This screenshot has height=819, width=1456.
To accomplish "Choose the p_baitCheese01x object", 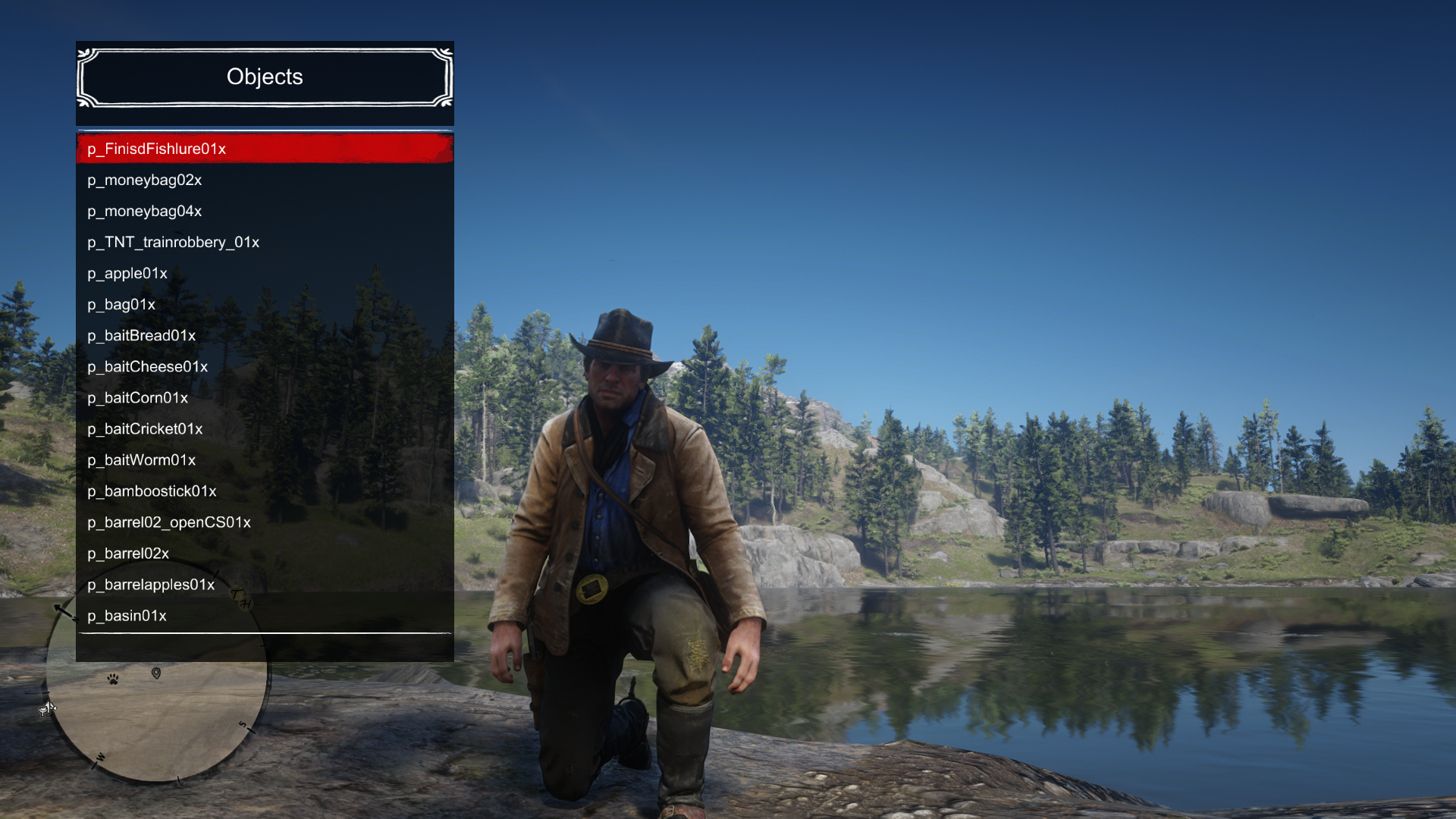I will pos(265,366).
